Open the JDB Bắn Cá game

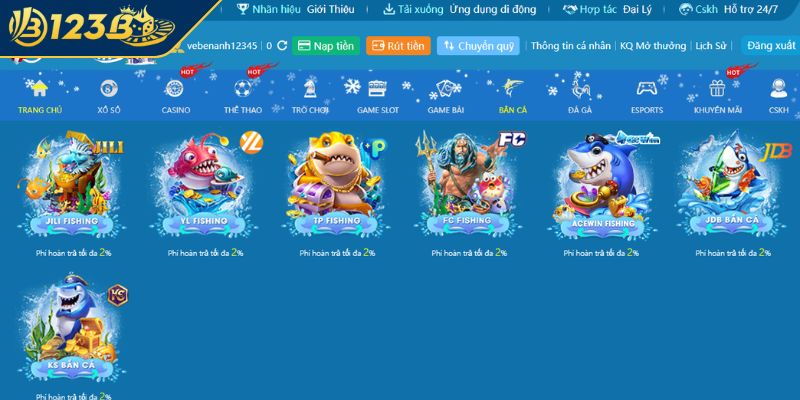pos(732,185)
